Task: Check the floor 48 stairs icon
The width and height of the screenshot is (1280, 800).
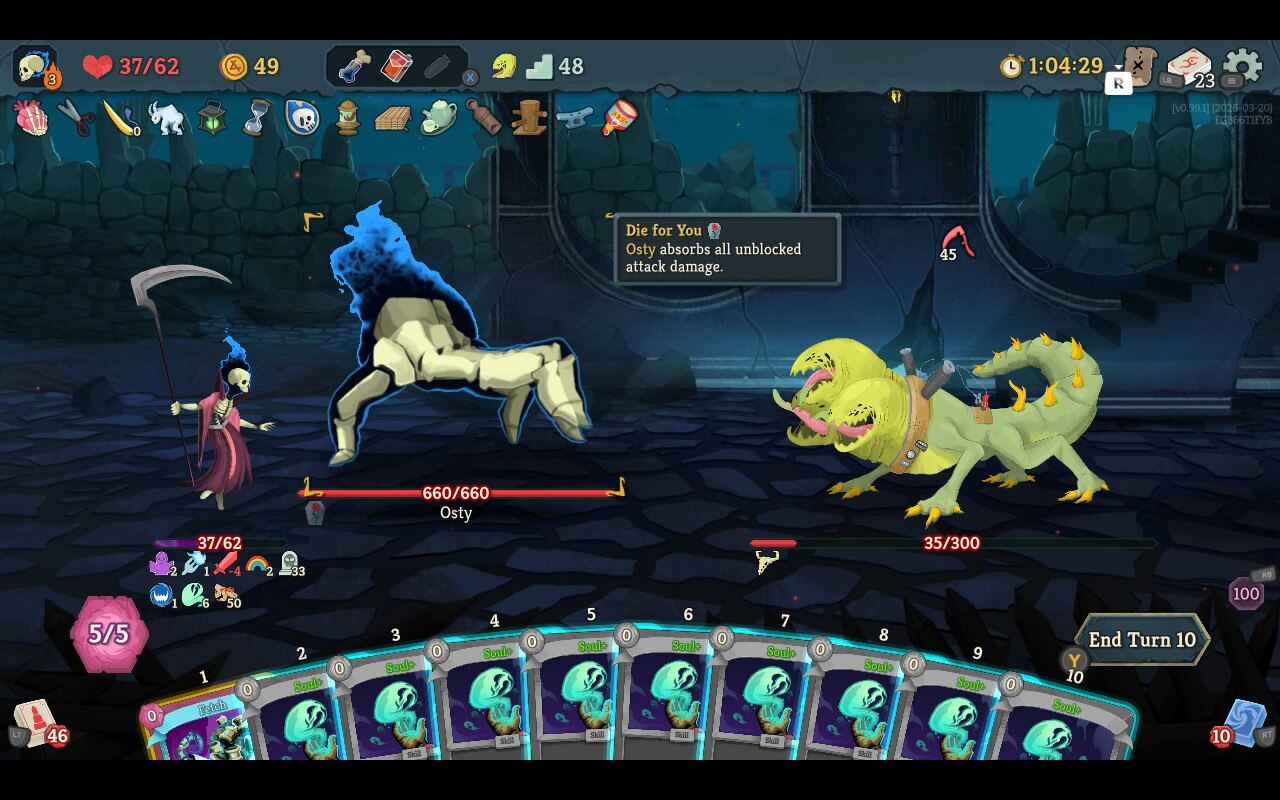Action: click(x=540, y=67)
